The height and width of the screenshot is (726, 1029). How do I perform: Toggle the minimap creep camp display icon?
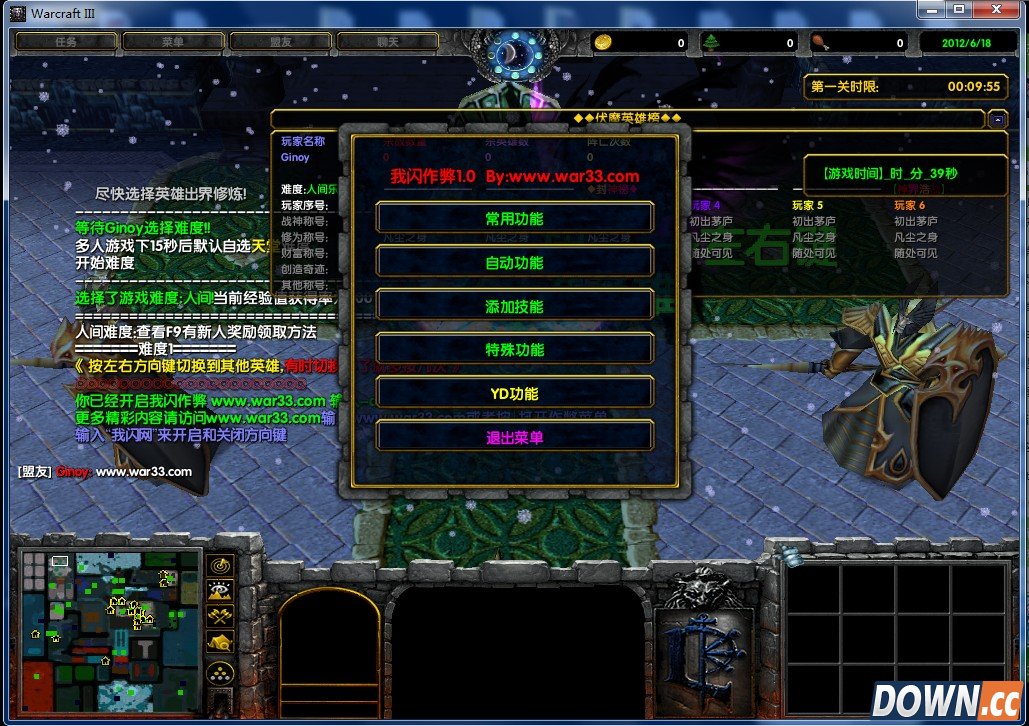coord(220,642)
